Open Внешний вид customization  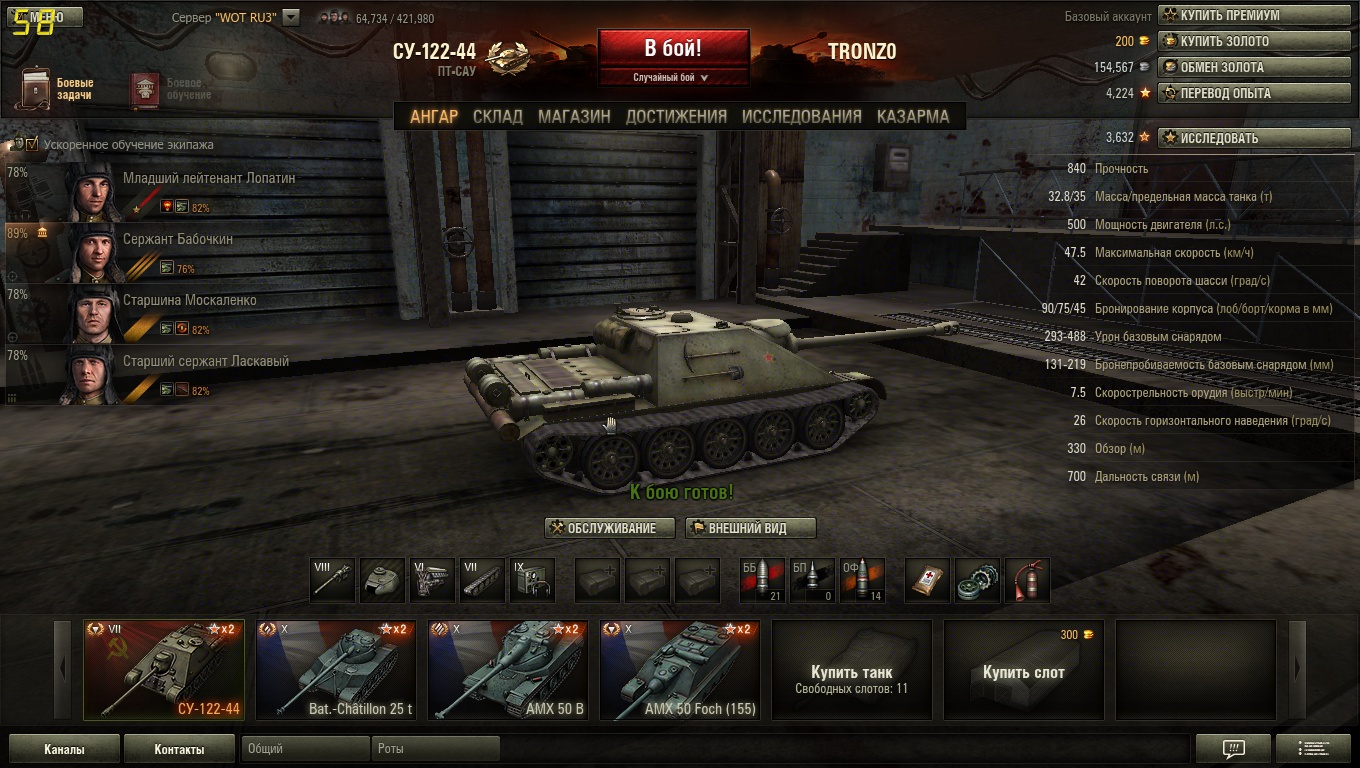pyautogui.click(x=750, y=528)
